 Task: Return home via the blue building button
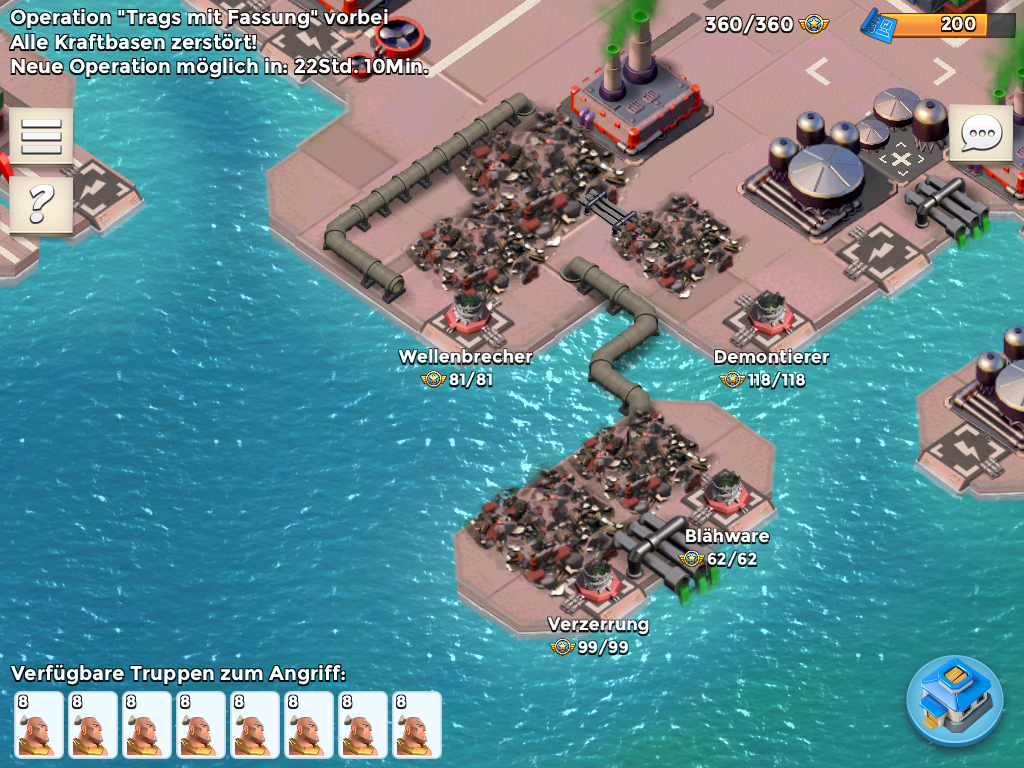pos(954,701)
